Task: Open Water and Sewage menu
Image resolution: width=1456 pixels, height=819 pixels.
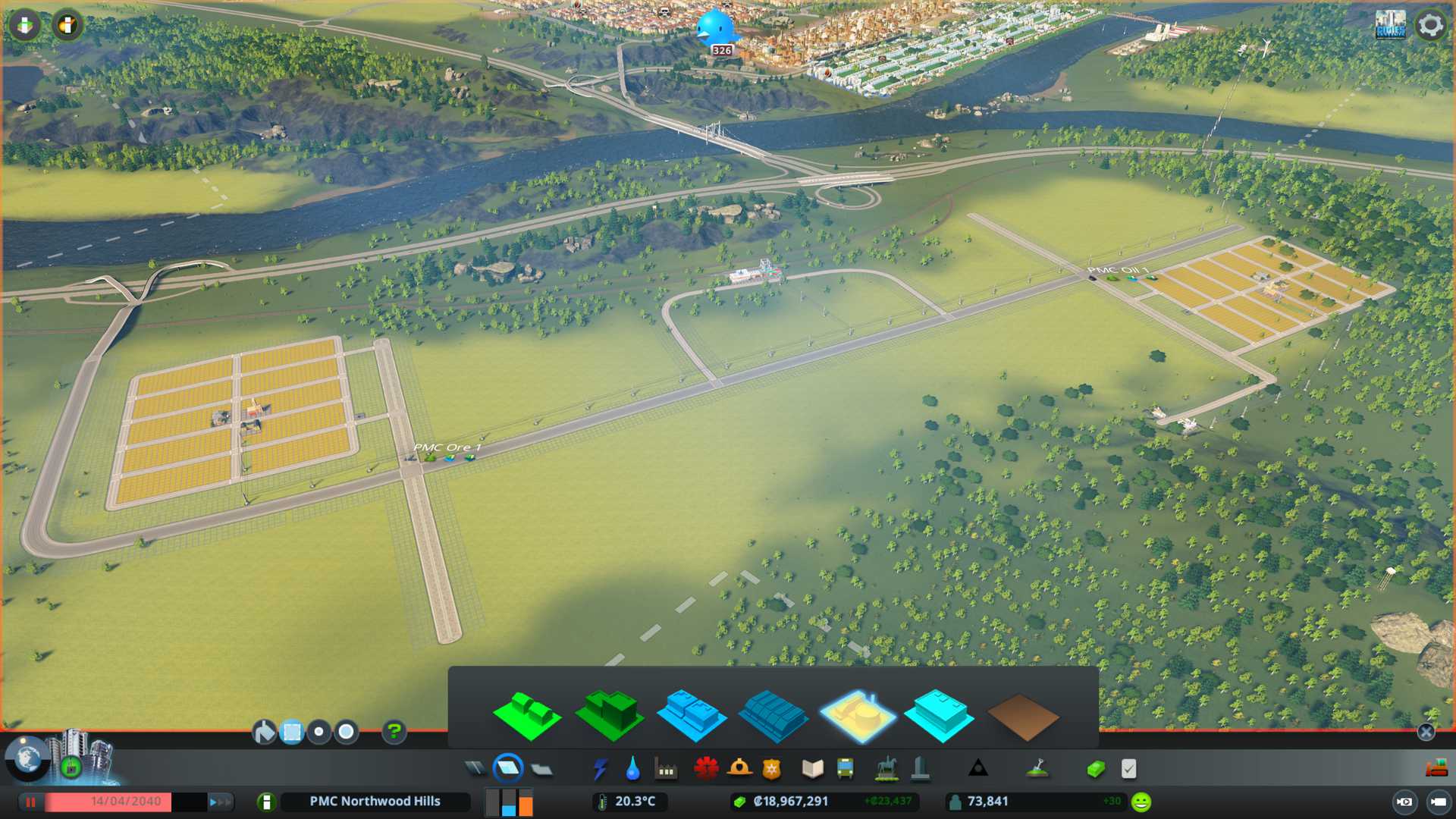Action: tap(632, 769)
